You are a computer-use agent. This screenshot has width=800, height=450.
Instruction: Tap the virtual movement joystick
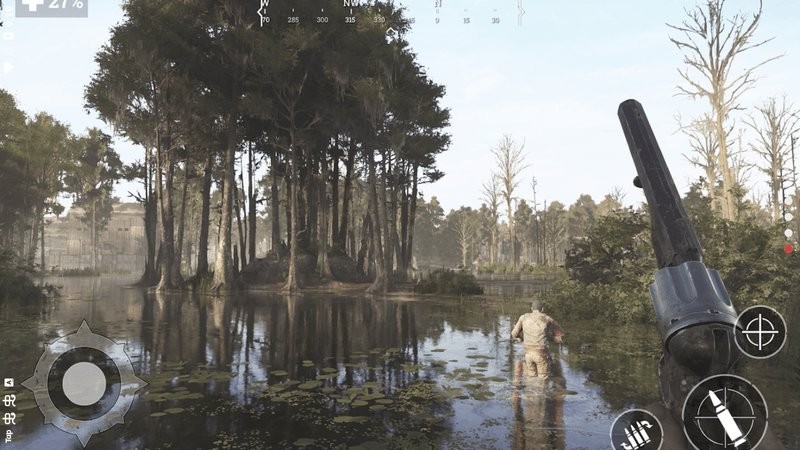84,383
